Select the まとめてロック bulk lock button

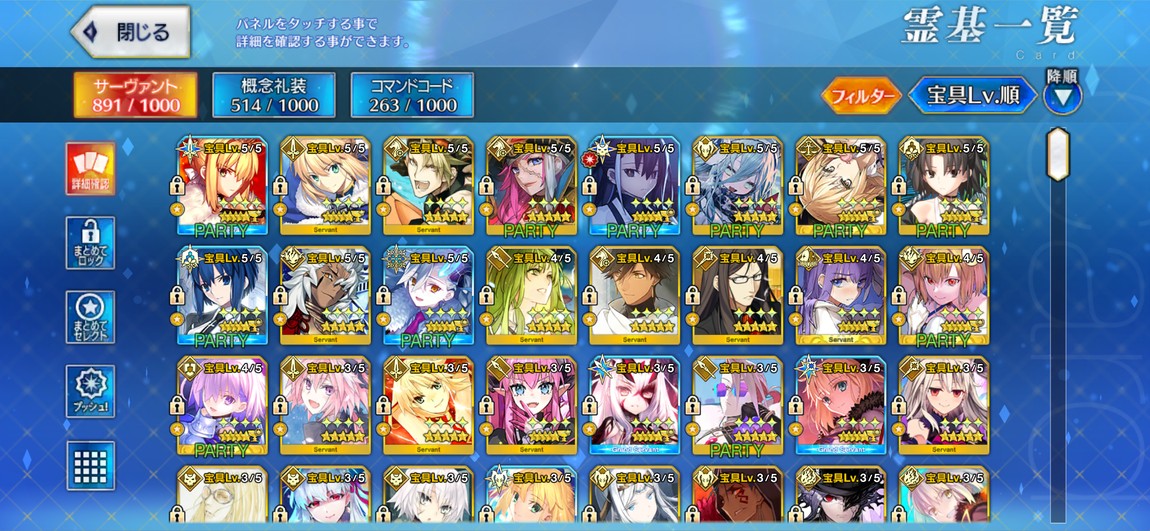(x=90, y=243)
